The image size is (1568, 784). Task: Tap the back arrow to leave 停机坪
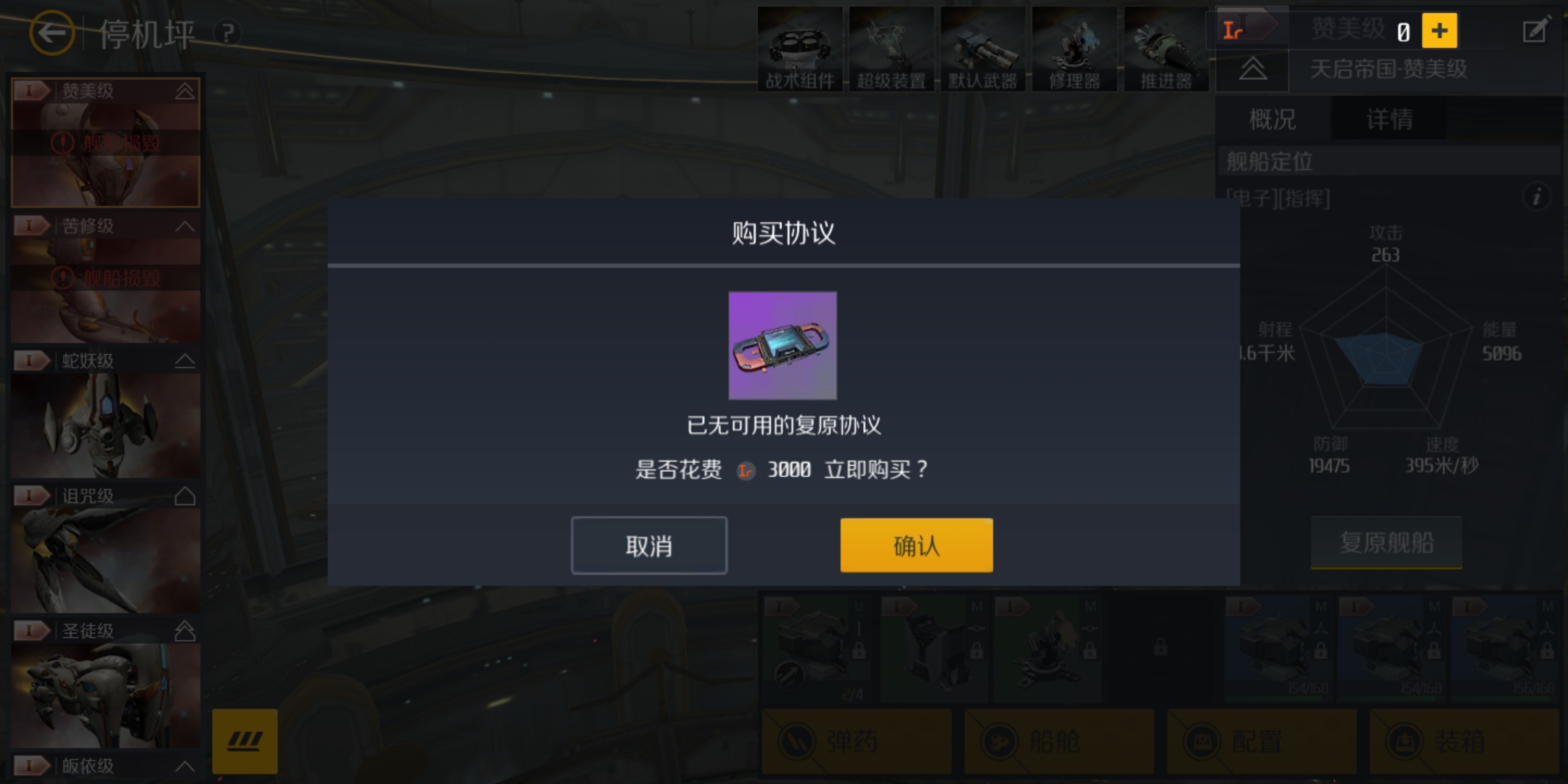point(52,33)
